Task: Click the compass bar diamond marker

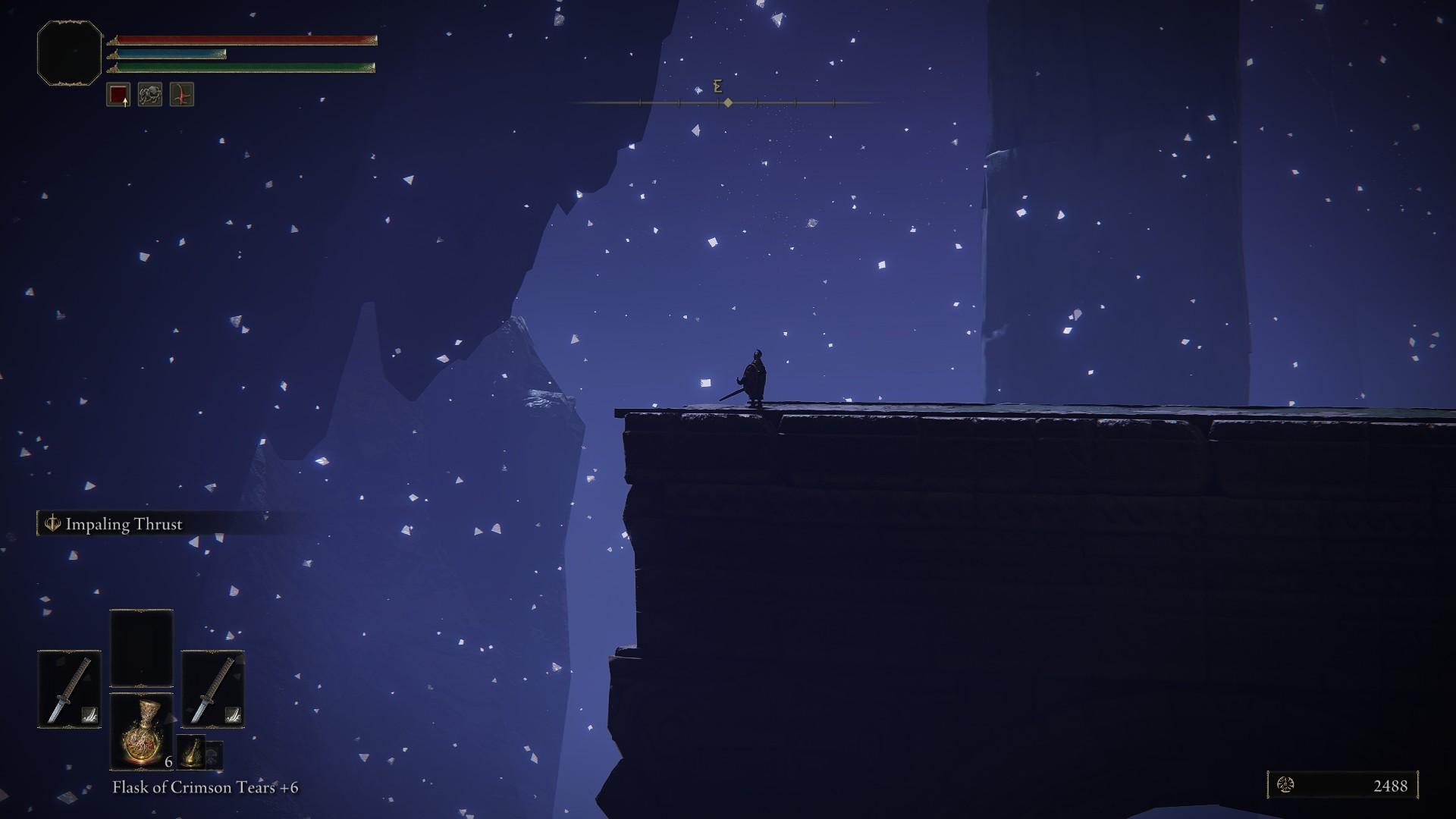Action: (728, 102)
